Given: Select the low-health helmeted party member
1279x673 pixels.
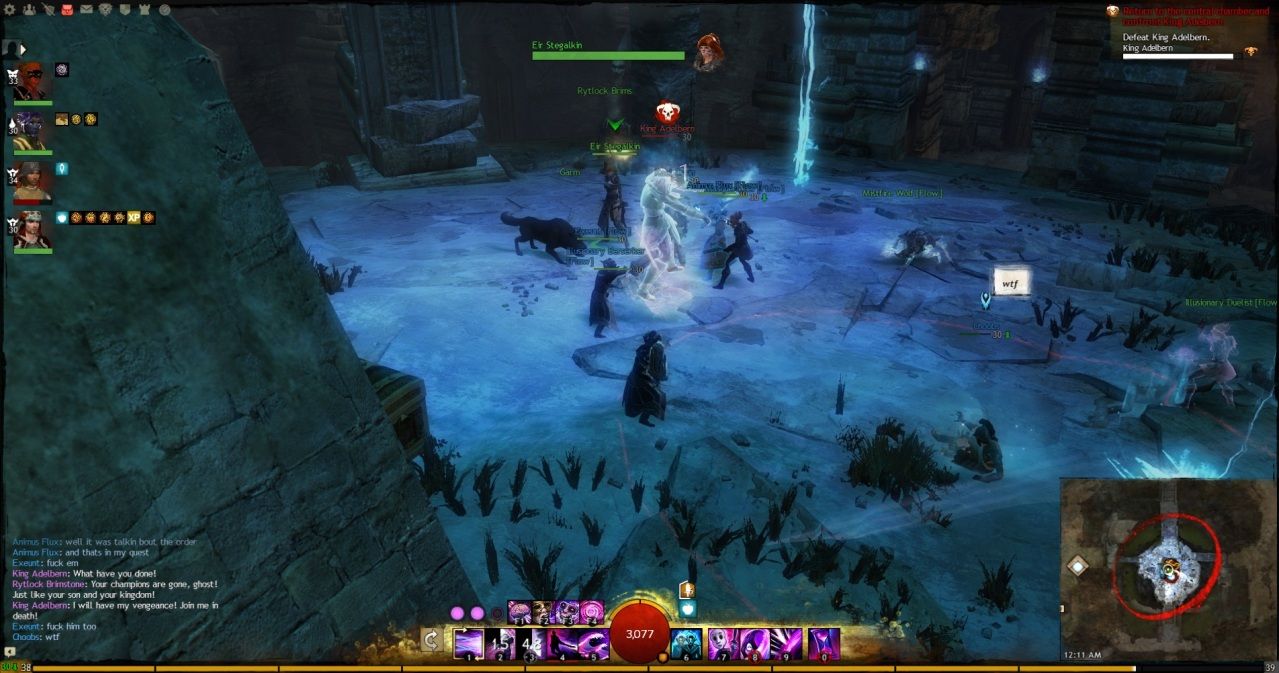Looking at the screenshot, I should pos(33,180).
